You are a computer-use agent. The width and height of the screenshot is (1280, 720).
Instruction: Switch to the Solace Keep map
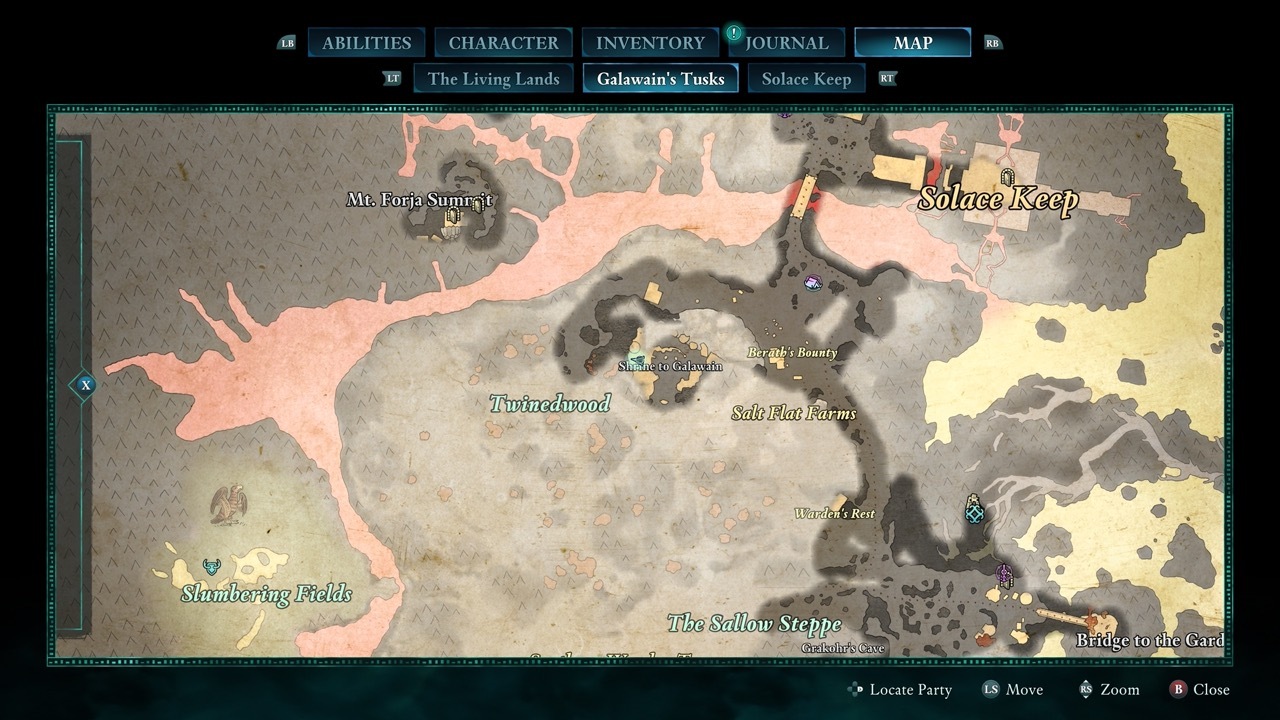click(x=806, y=79)
